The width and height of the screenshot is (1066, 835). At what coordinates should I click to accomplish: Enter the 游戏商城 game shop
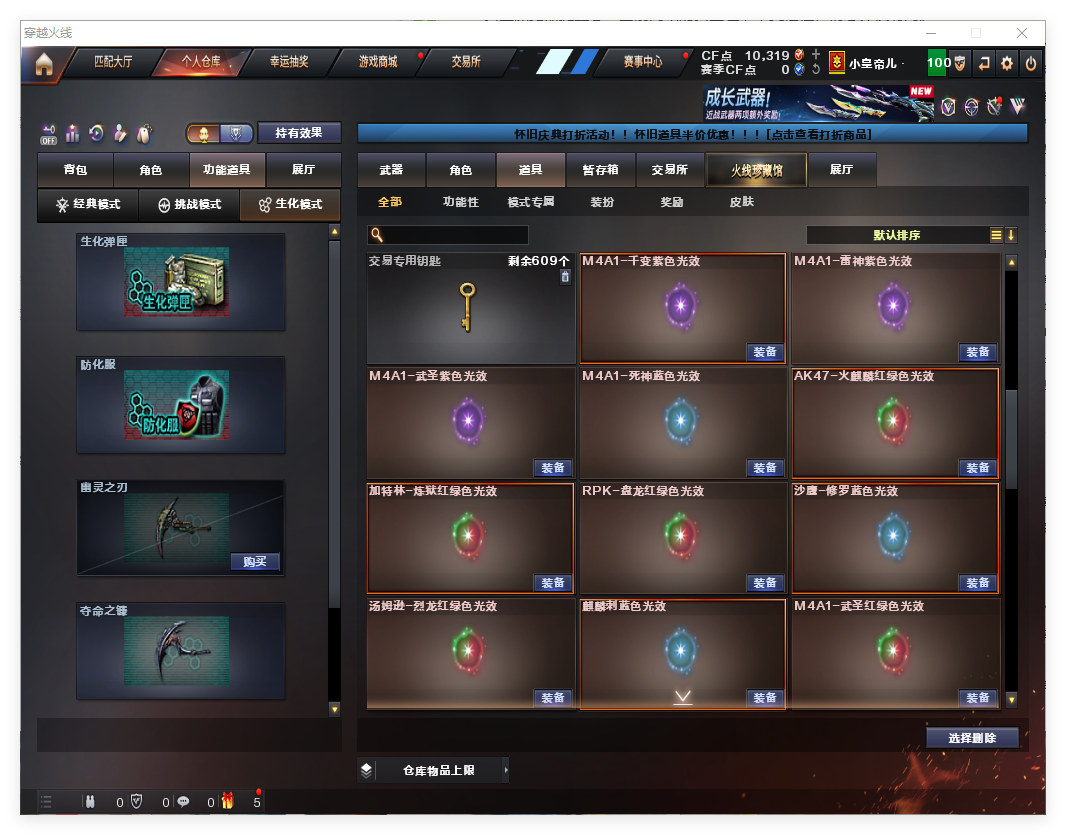tap(378, 62)
